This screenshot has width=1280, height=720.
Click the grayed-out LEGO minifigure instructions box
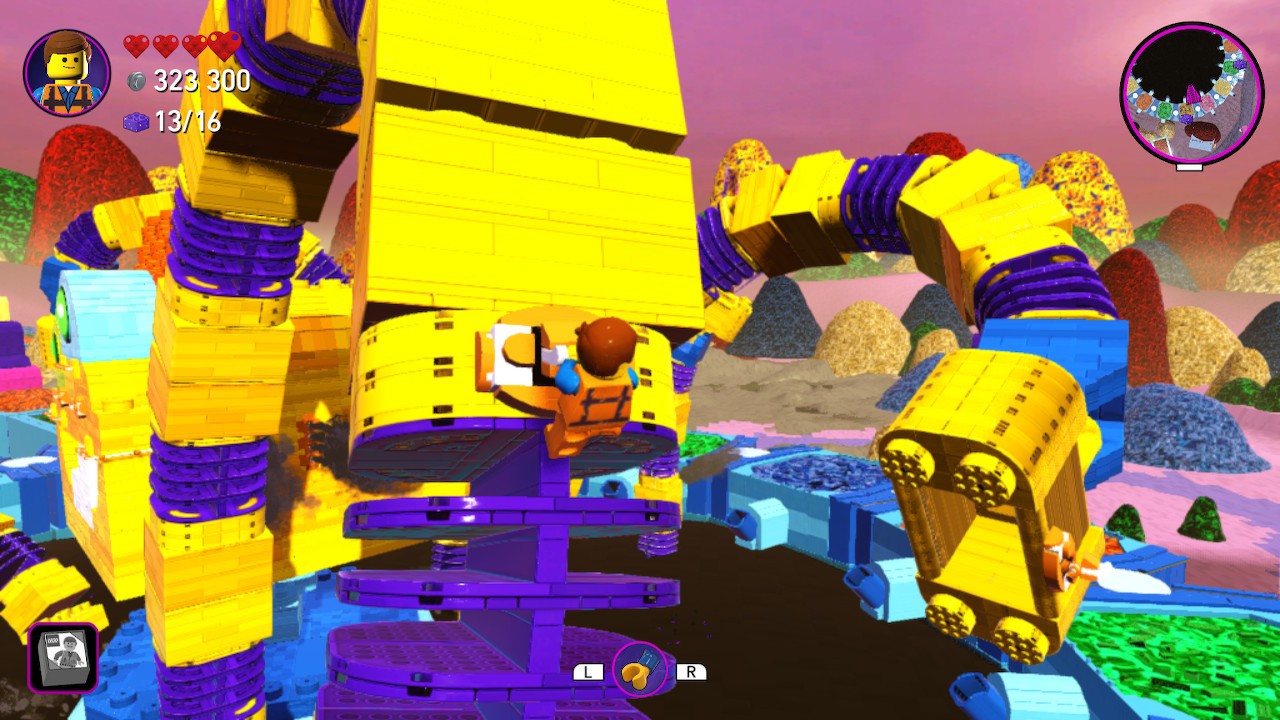[62, 655]
